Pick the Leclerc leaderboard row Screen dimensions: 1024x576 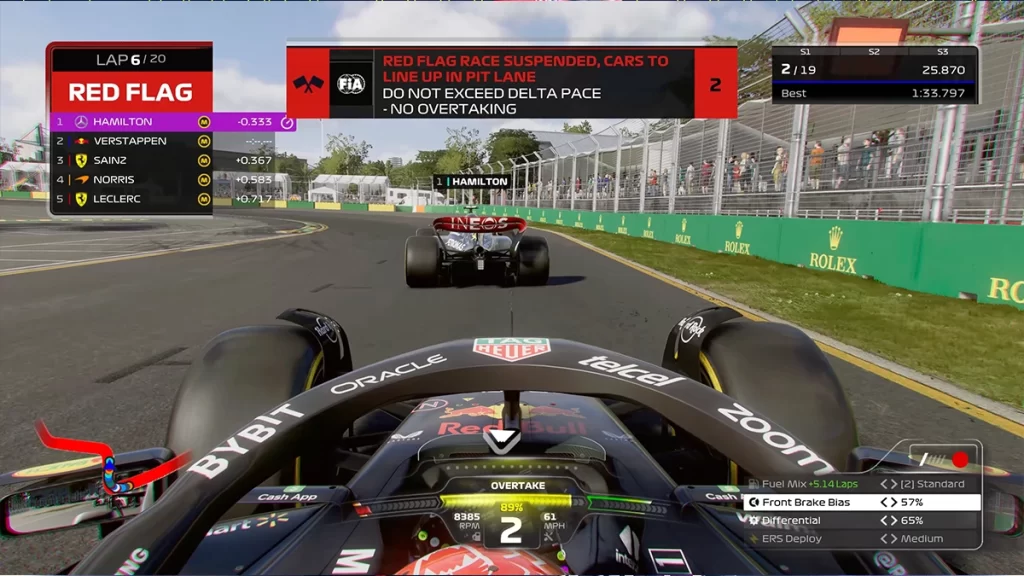pyautogui.click(x=130, y=199)
